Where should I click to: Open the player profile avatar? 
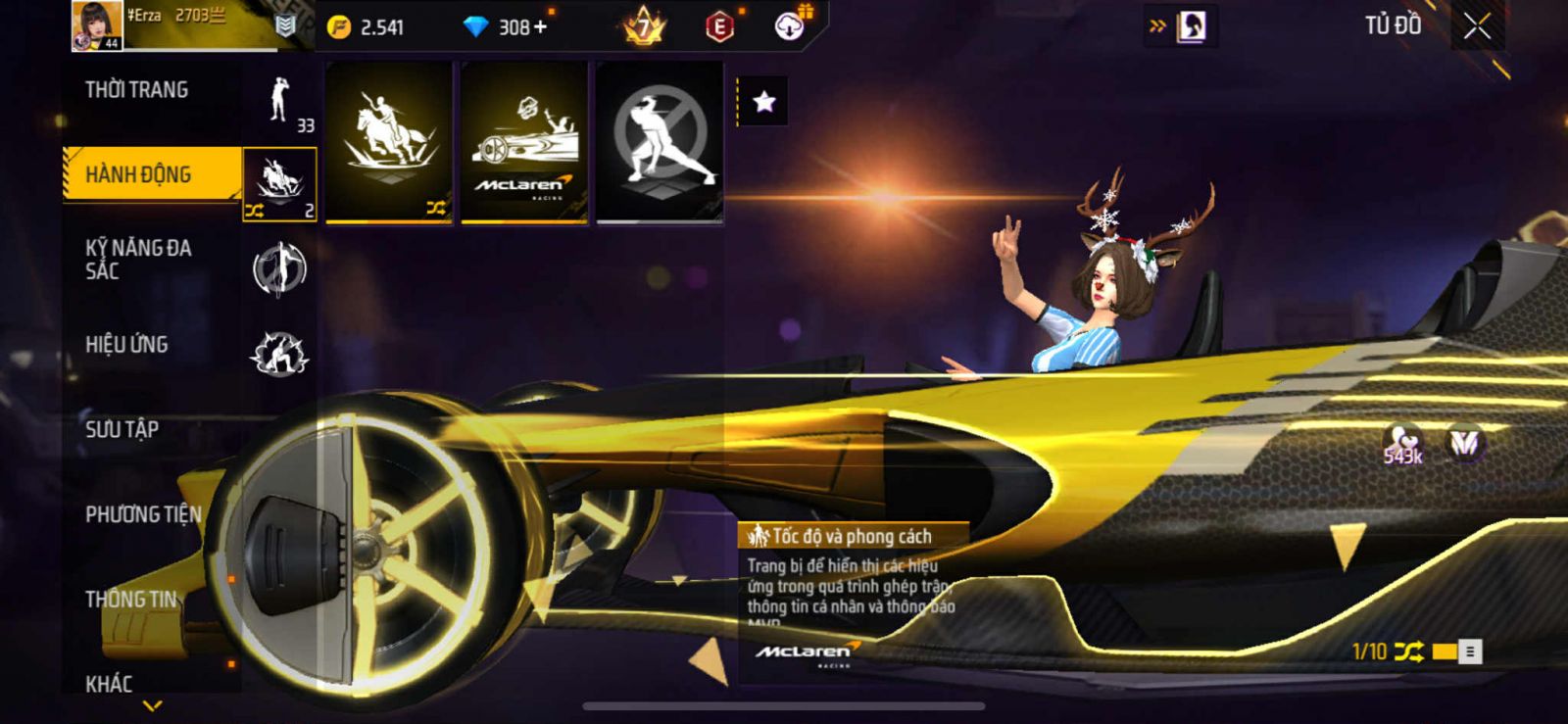click(97, 25)
